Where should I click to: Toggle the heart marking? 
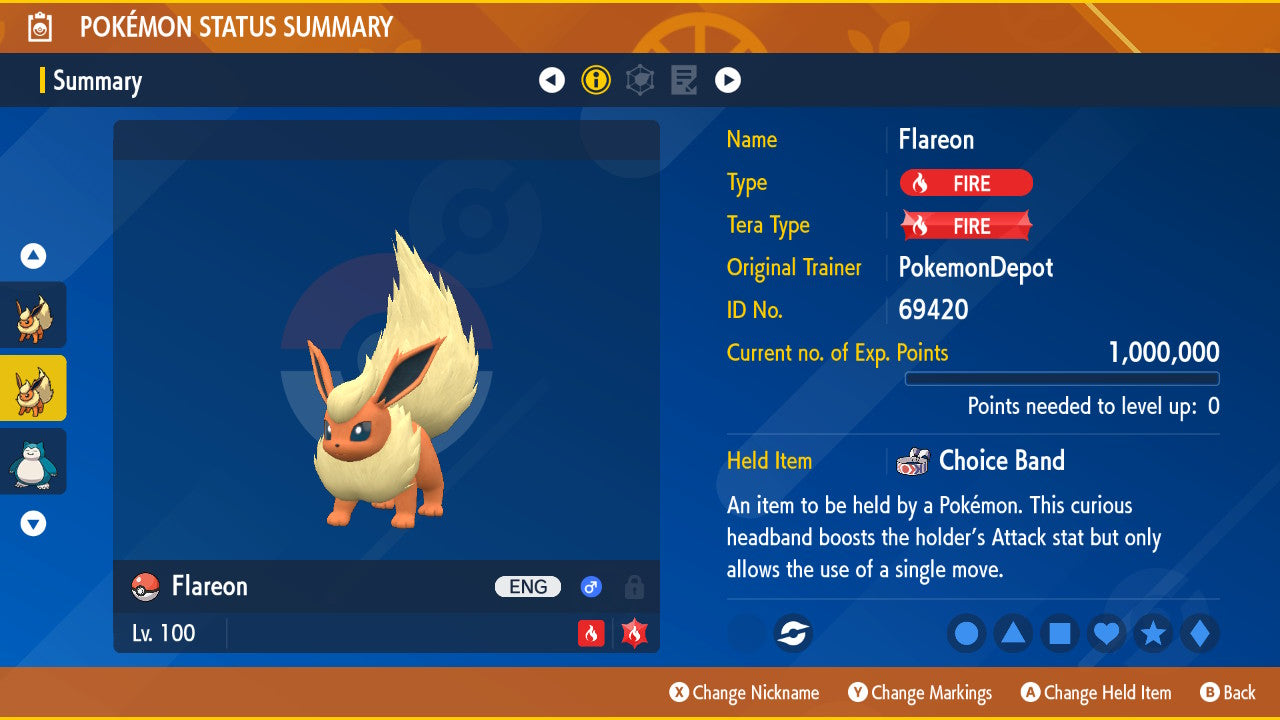pos(1106,633)
